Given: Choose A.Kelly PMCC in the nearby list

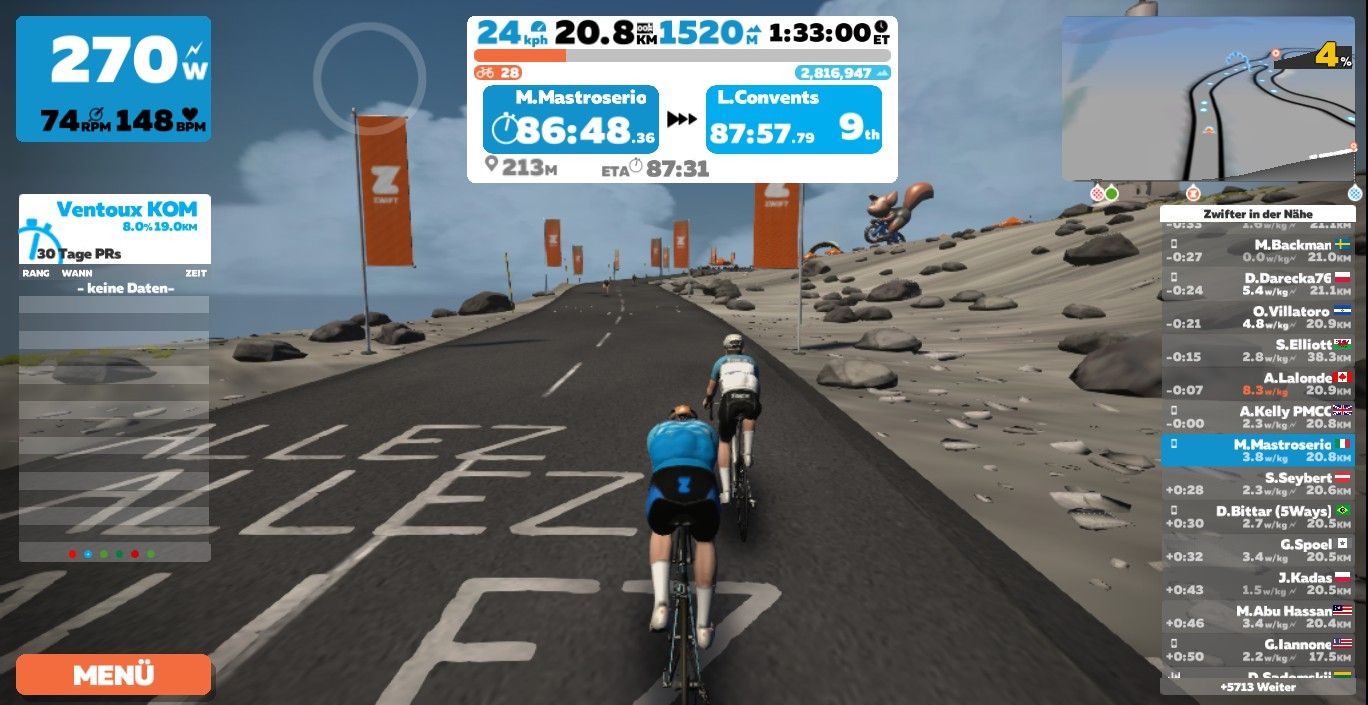Looking at the screenshot, I should pos(1257,417).
